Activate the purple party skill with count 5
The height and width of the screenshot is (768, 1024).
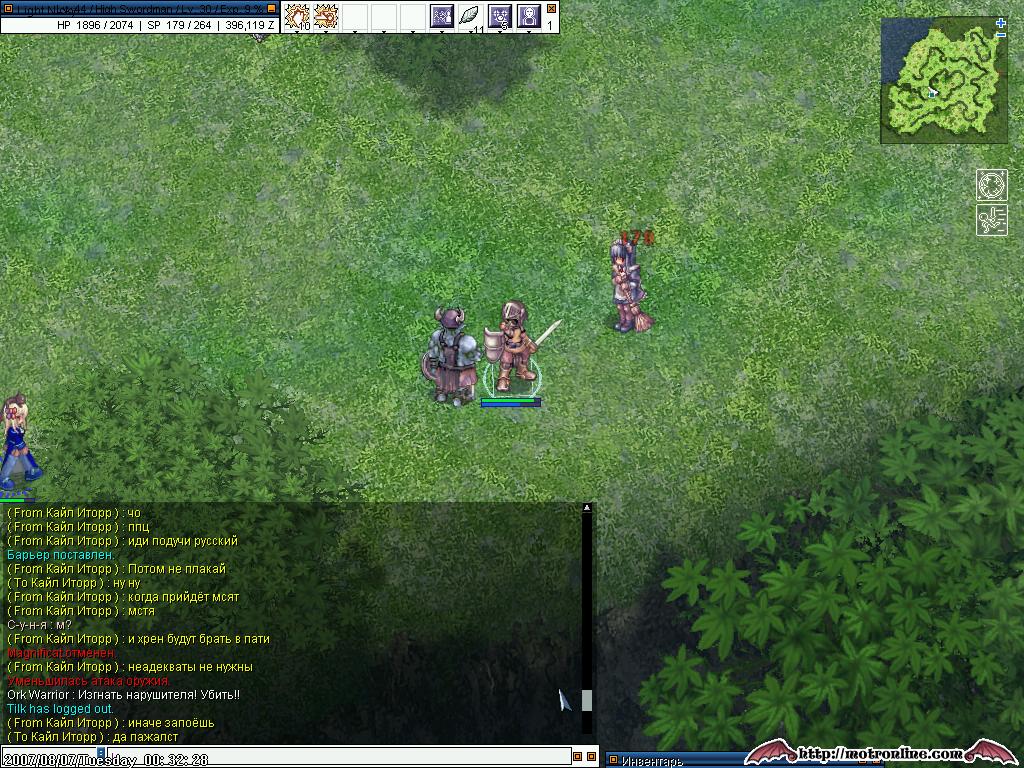pyautogui.click(x=500, y=16)
